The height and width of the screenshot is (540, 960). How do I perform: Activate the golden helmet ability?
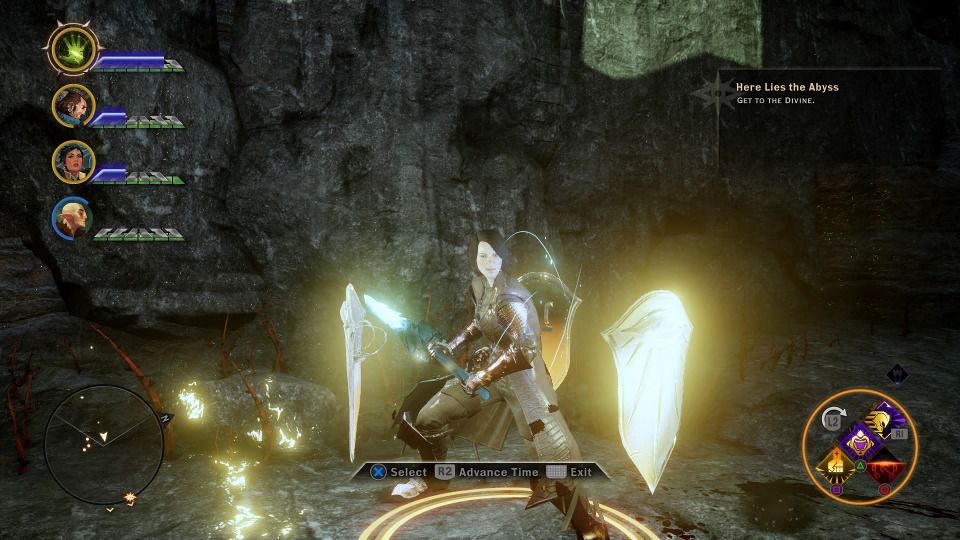click(x=886, y=420)
